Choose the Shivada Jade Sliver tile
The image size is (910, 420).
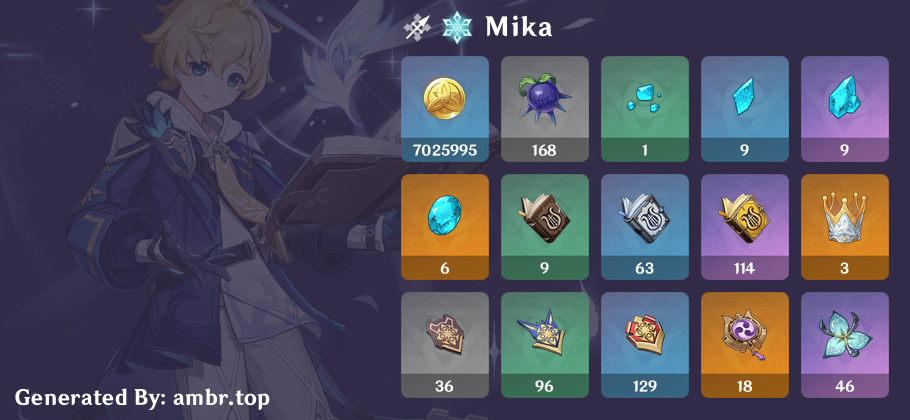(x=645, y=109)
